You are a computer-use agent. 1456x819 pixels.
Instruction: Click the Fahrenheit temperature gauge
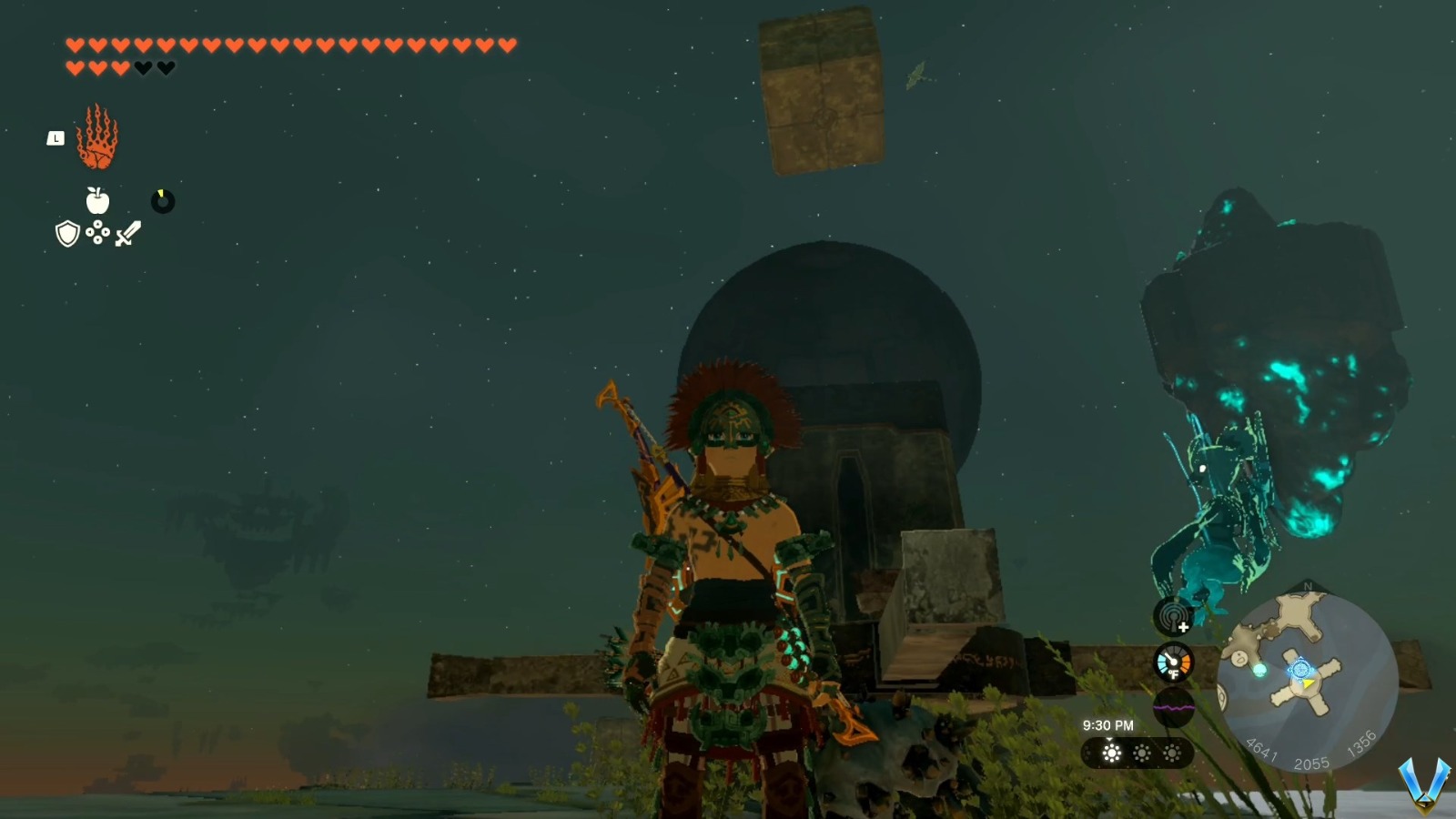(x=1172, y=662)
